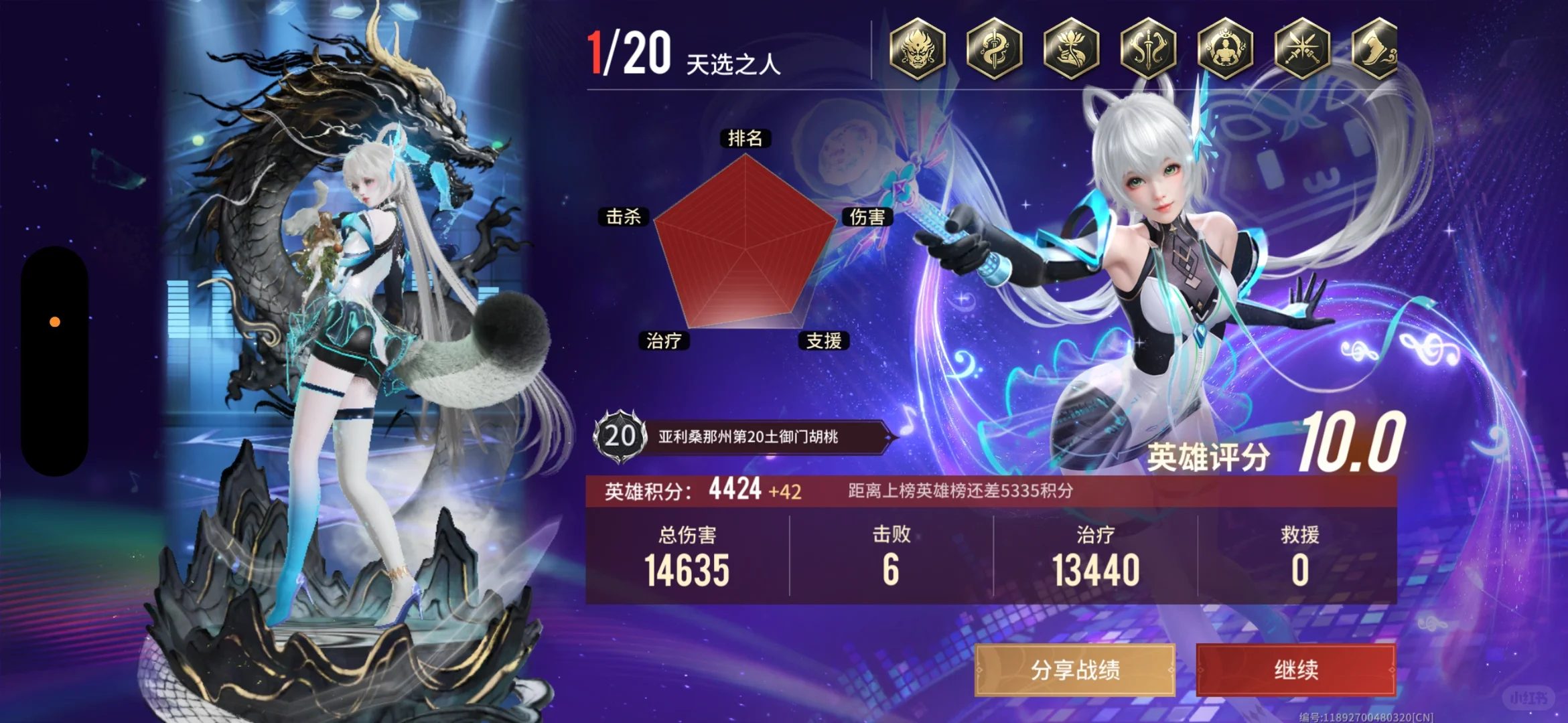Click the lotus blossom medal icon
1568x723 pixels.
pyautogui.click(x=1072, y=50)
